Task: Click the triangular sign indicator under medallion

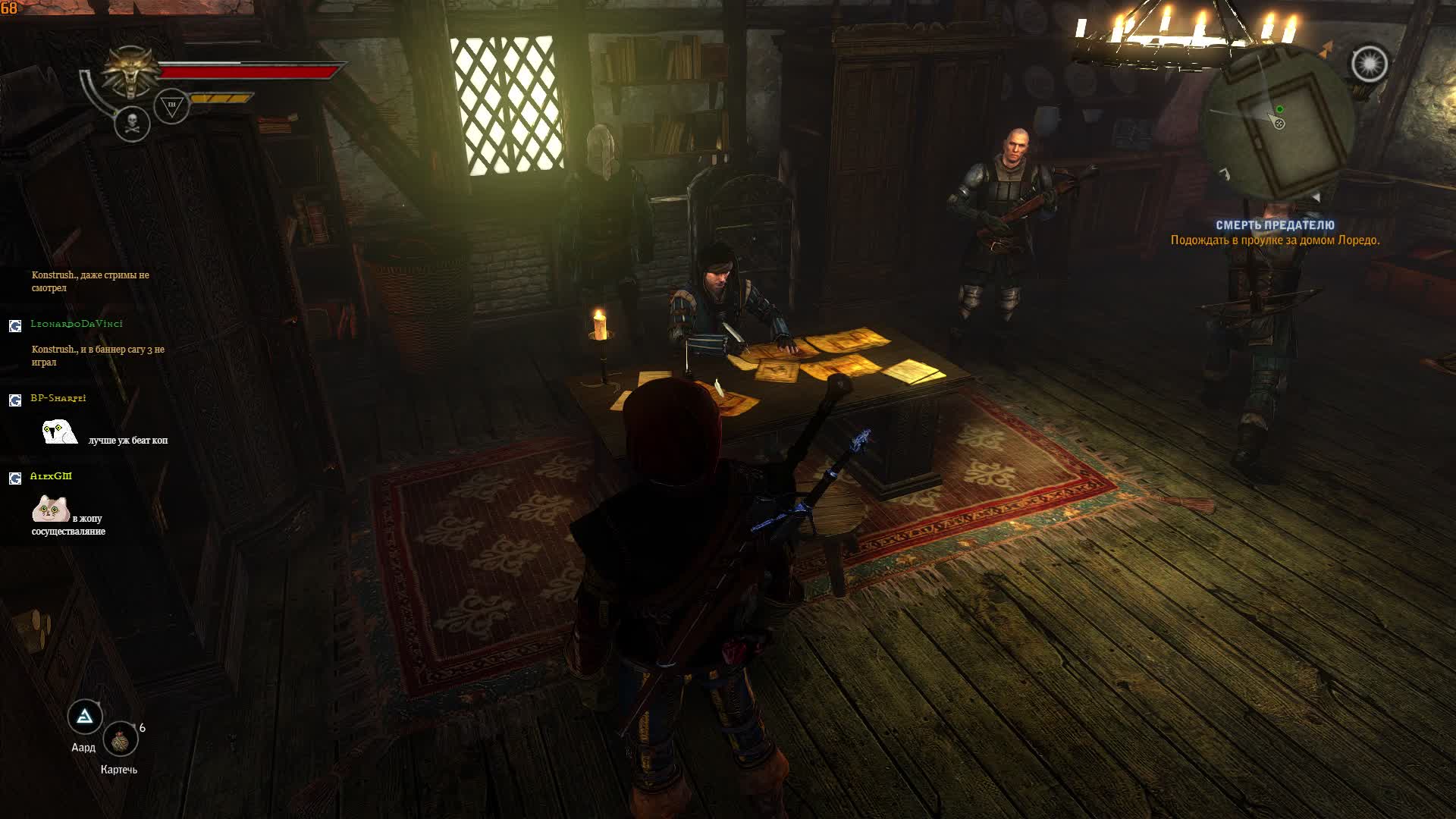Action: (x=171, y=106)
